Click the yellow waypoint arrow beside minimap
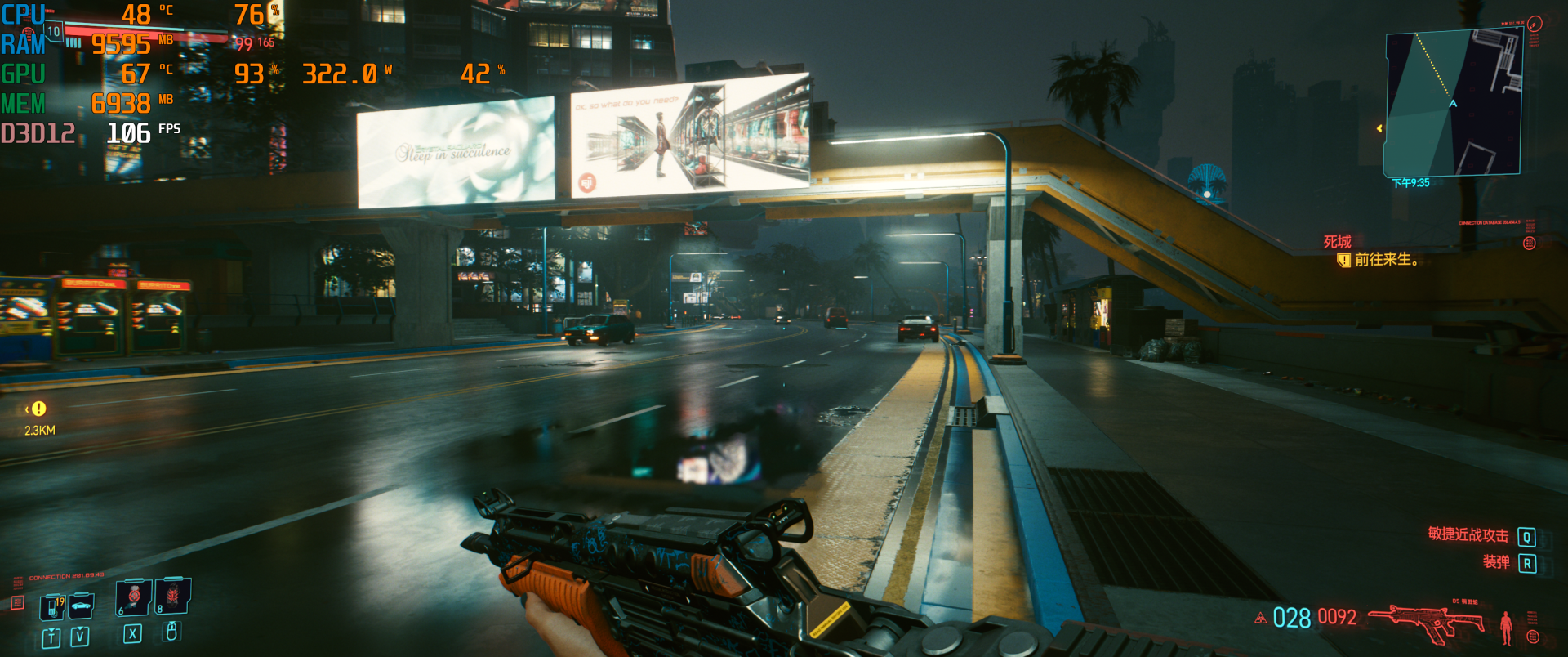Viewport: 1568px width, 657px height. pos(1379,128)
